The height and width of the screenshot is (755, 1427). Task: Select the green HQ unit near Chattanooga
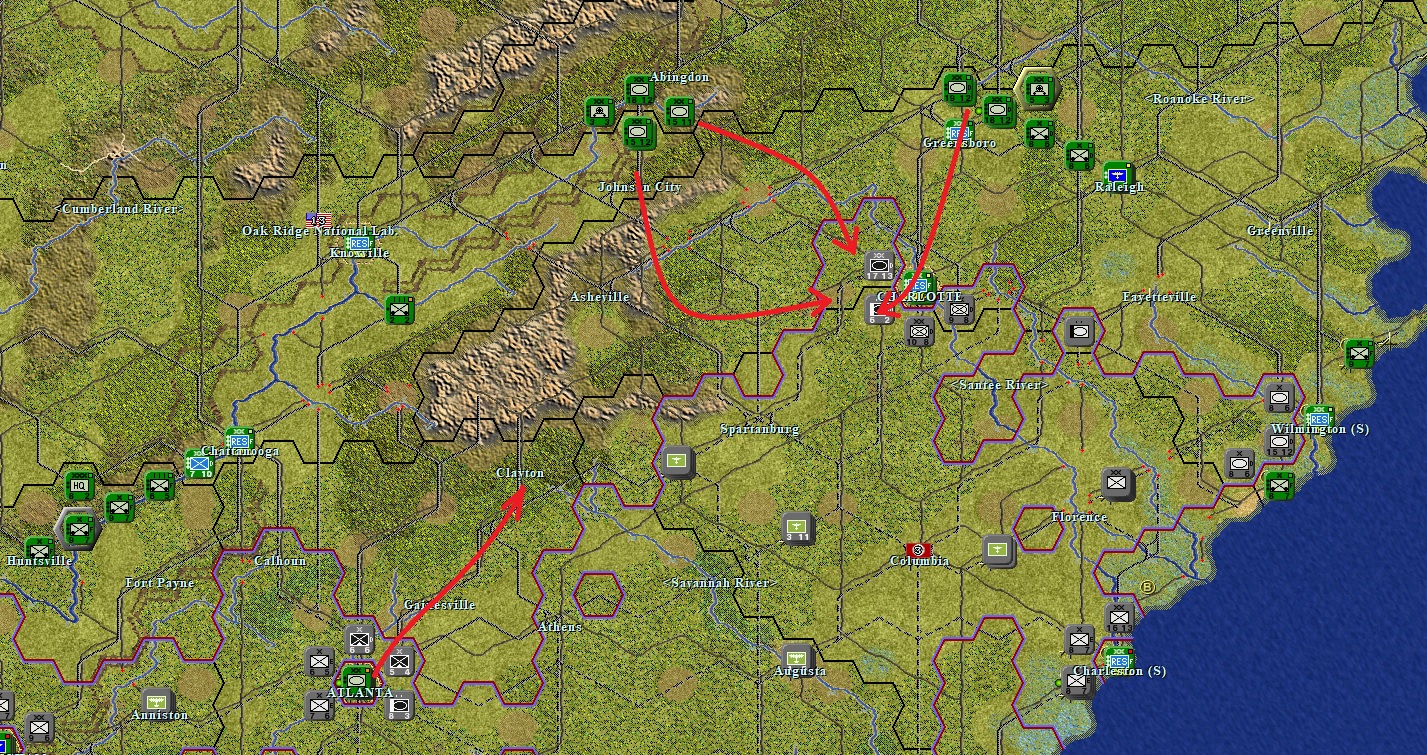(79, 487)
